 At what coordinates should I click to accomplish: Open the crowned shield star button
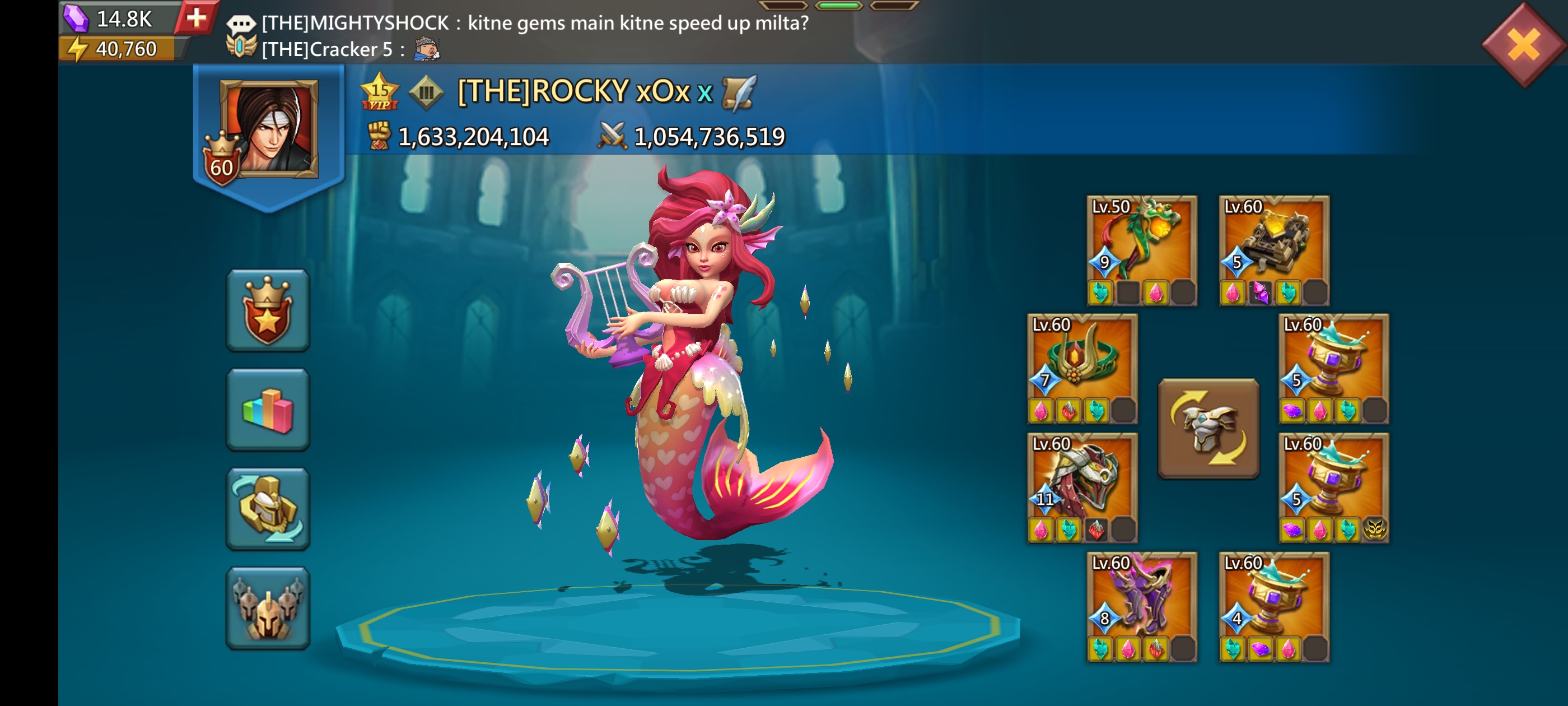(x=268, y=310)
